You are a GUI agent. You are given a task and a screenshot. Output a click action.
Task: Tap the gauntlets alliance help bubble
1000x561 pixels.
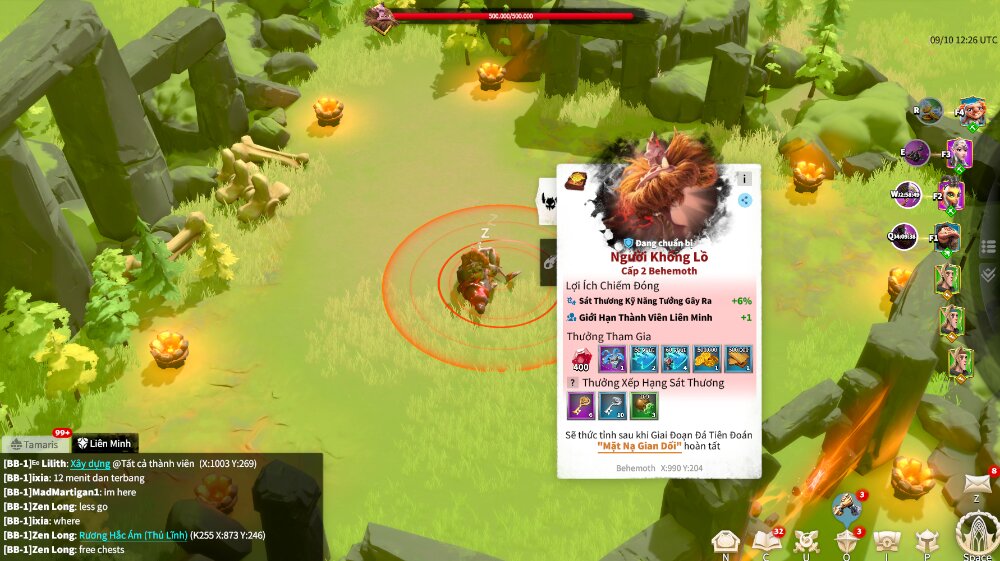846,507
